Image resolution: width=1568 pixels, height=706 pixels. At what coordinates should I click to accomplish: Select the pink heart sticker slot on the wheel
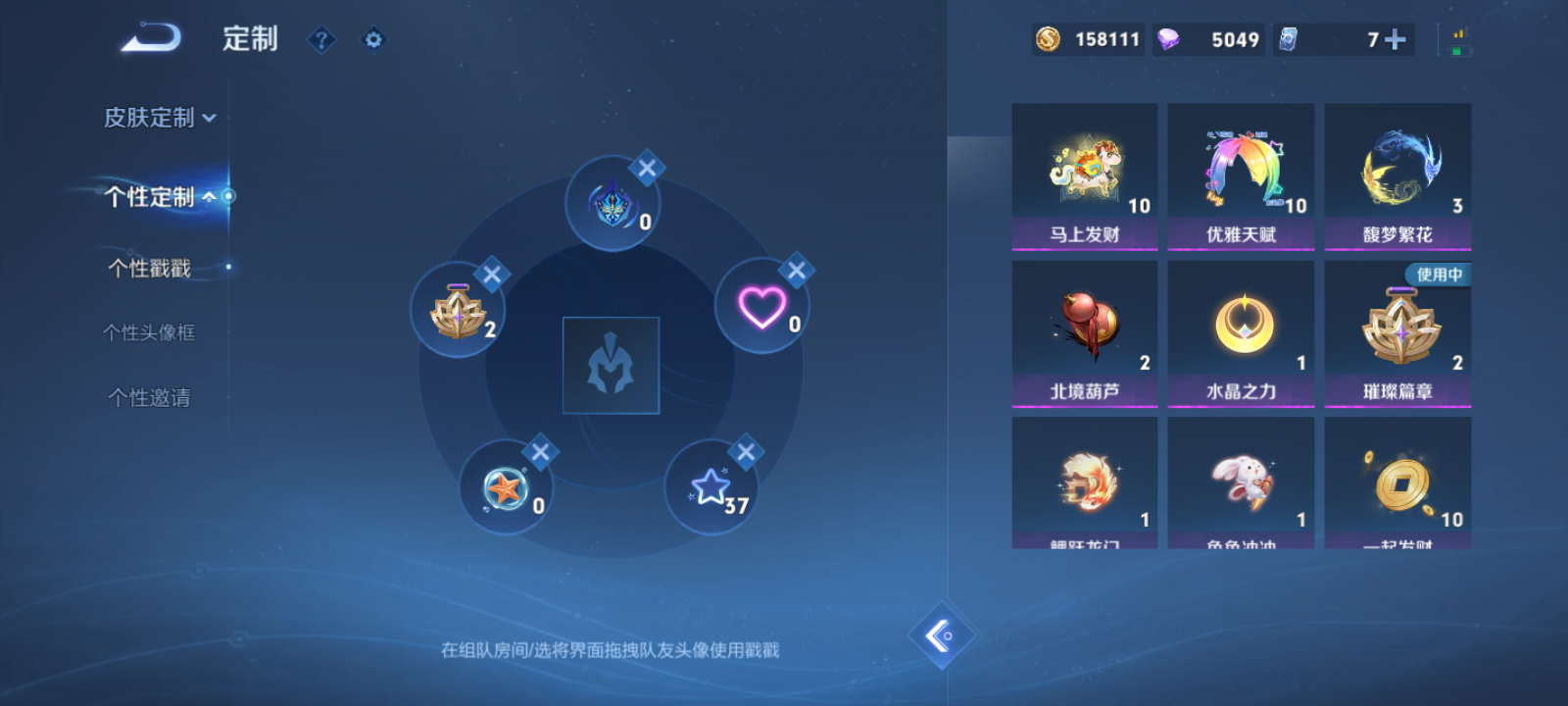pos(762,307)
